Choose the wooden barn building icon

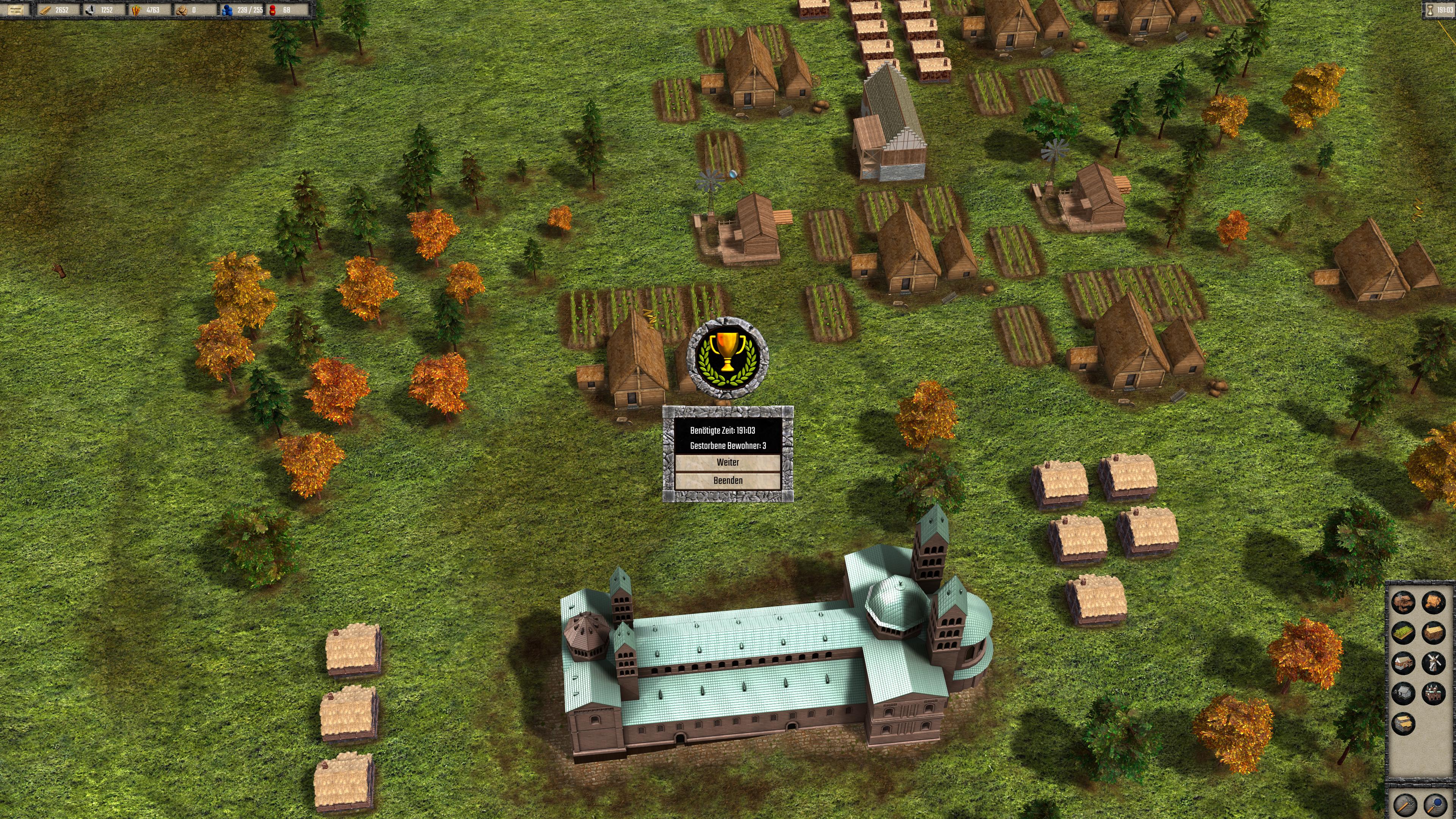pyautogui.click(x=1433, y=632)
